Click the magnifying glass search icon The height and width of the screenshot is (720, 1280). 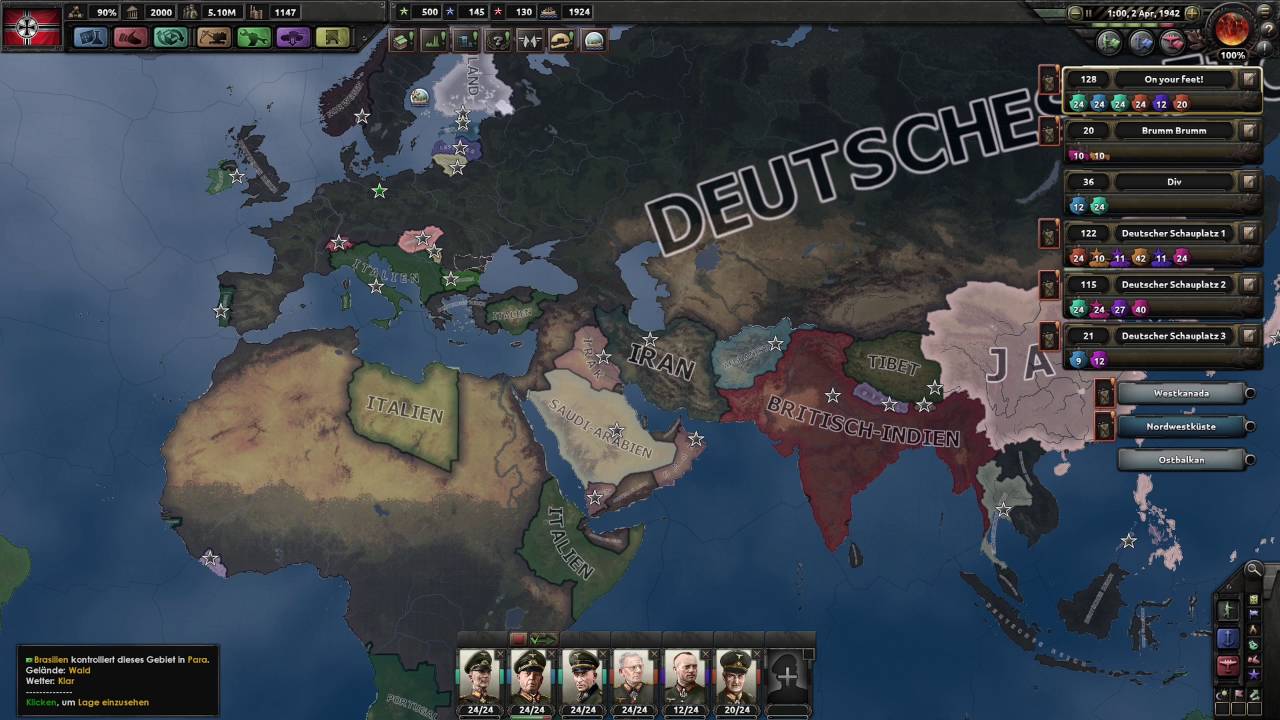pos(1253,569)
